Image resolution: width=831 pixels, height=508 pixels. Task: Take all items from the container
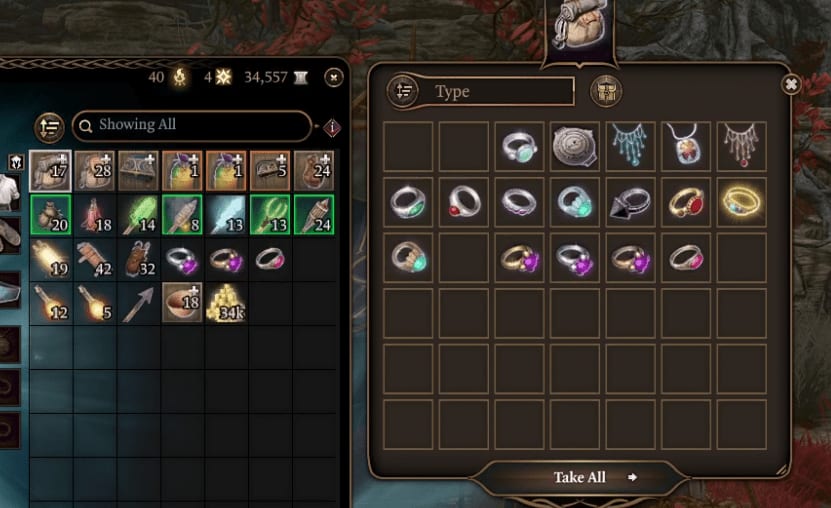[x=580, y=477]
